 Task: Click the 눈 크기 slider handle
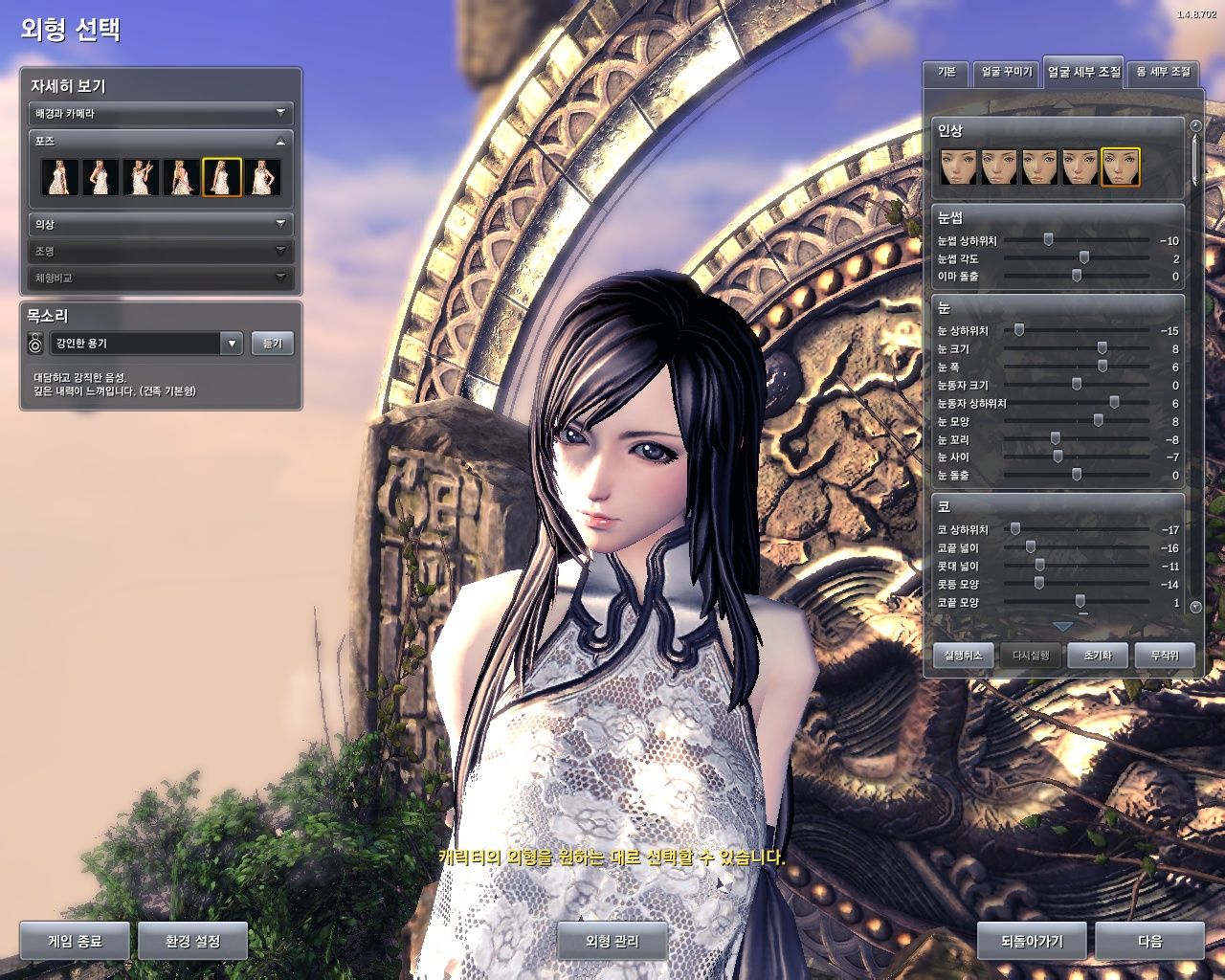(1102, 348)
